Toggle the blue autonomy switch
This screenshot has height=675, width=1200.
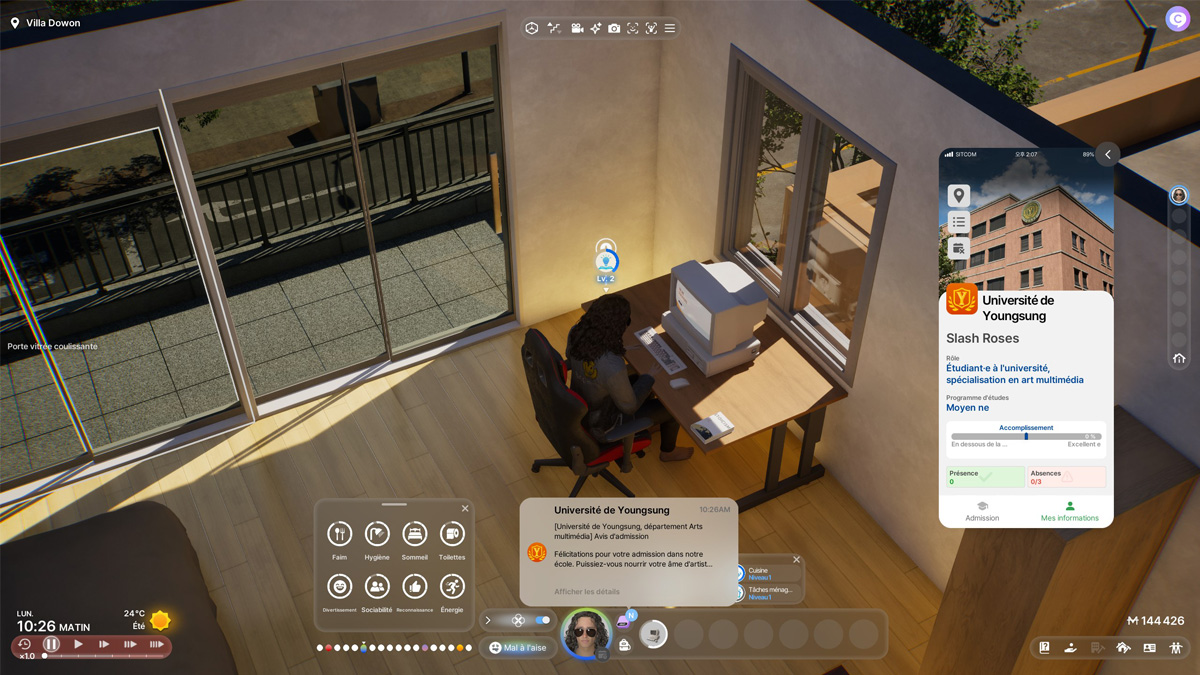coord(542,620)
